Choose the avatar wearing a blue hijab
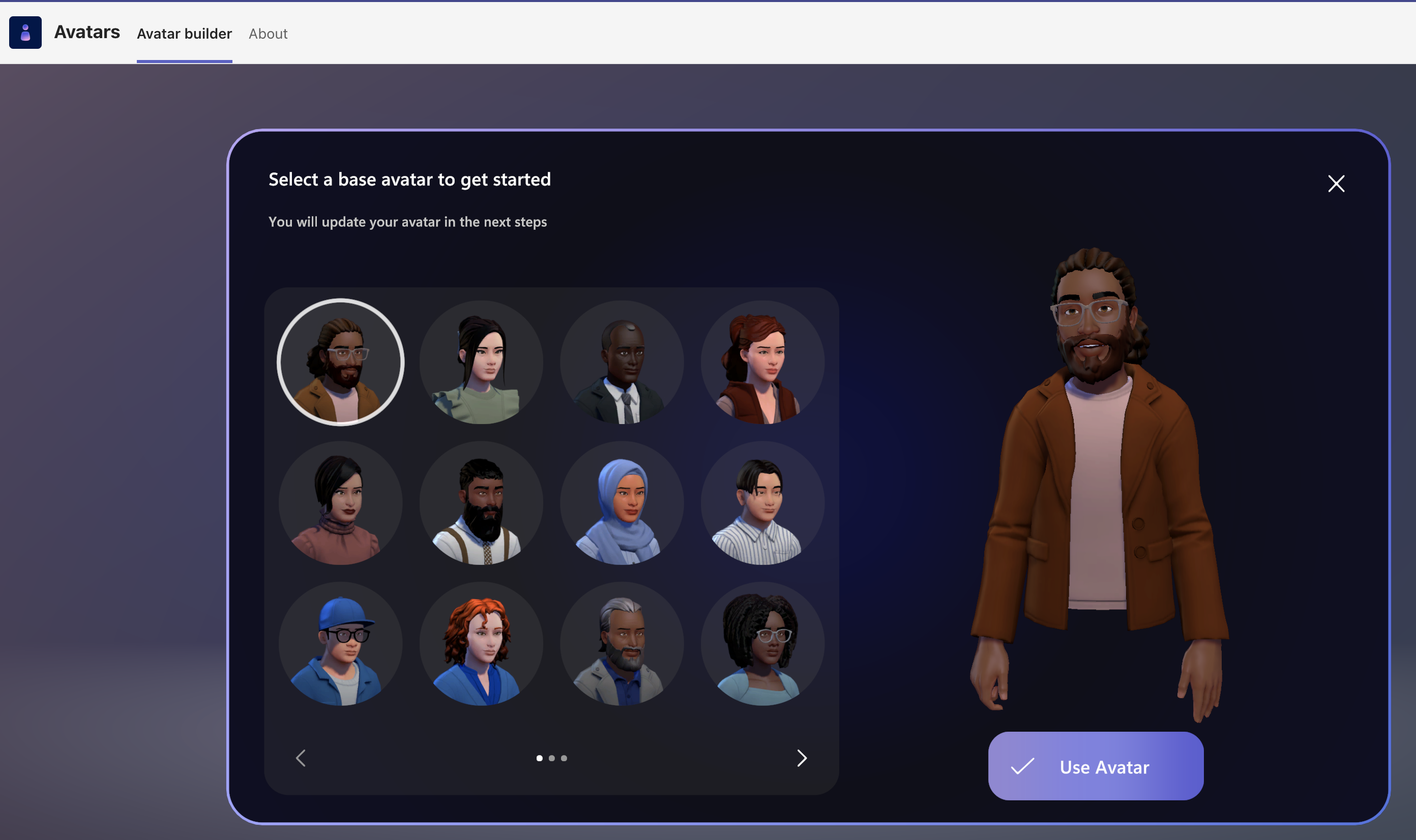1416x840 pixels. 621,503
